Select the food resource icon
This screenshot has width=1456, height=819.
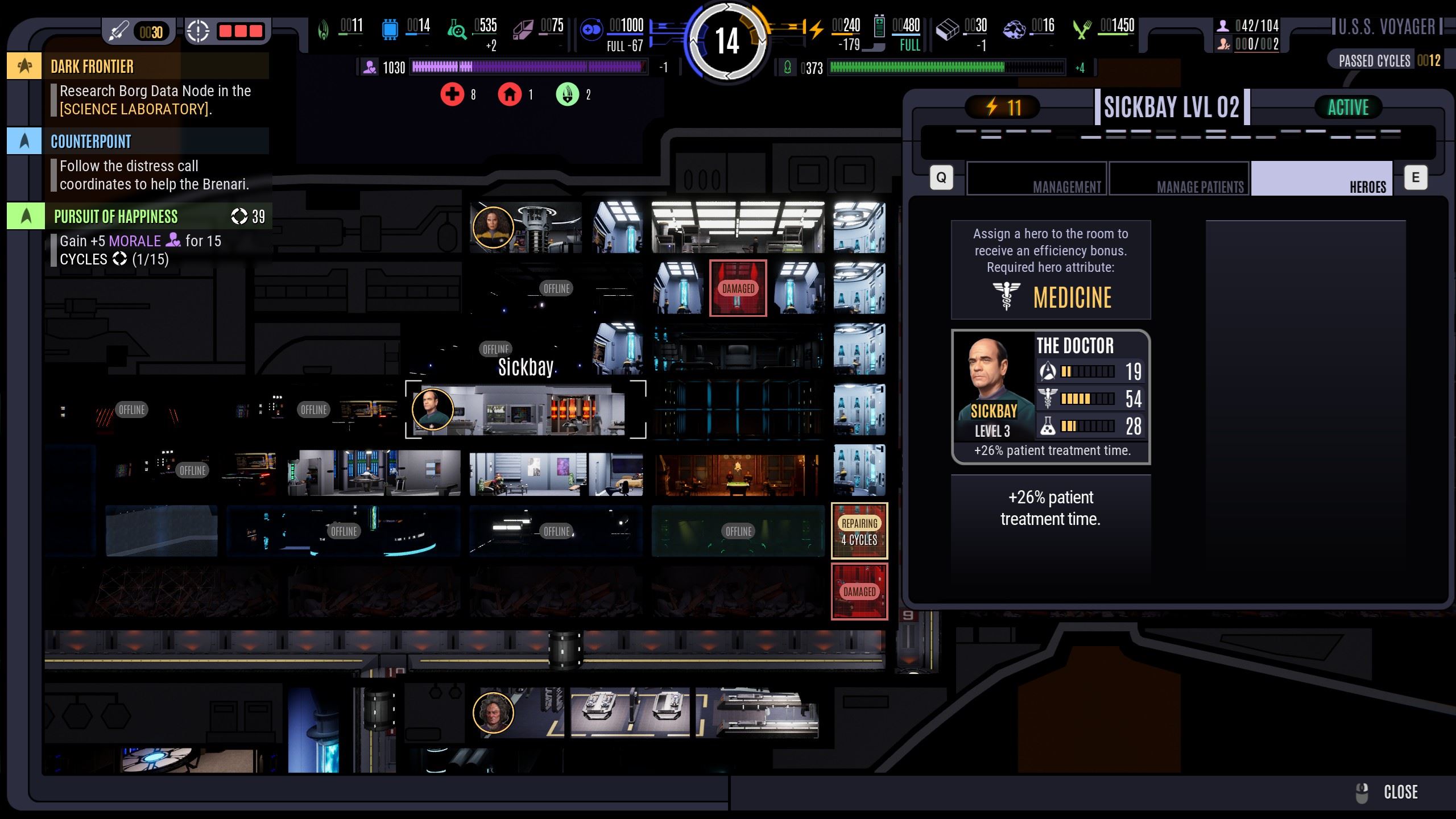1082,28
